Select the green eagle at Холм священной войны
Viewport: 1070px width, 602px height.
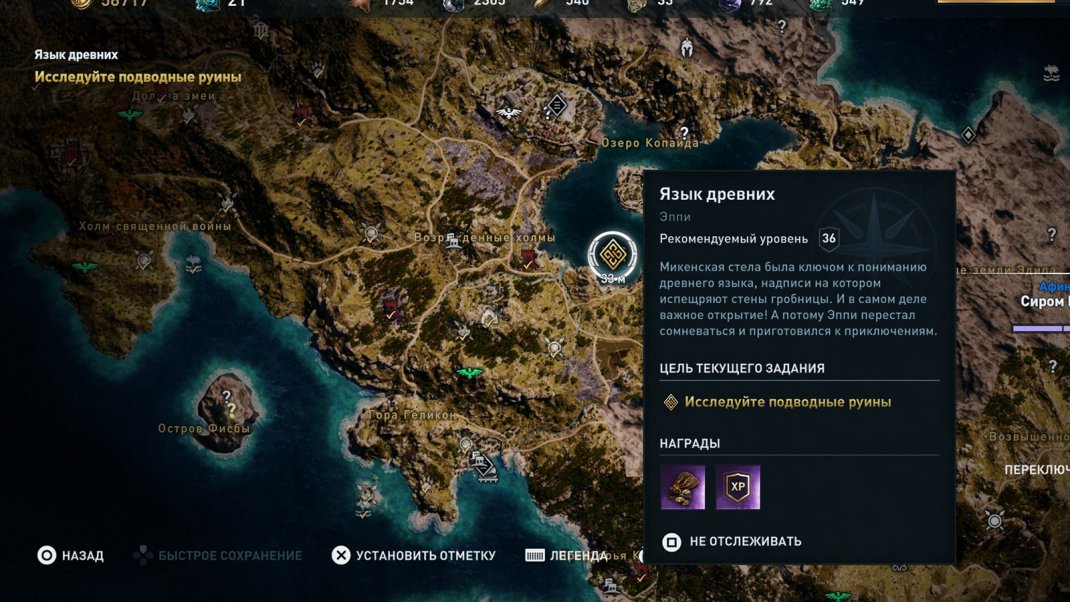(85, 267)
